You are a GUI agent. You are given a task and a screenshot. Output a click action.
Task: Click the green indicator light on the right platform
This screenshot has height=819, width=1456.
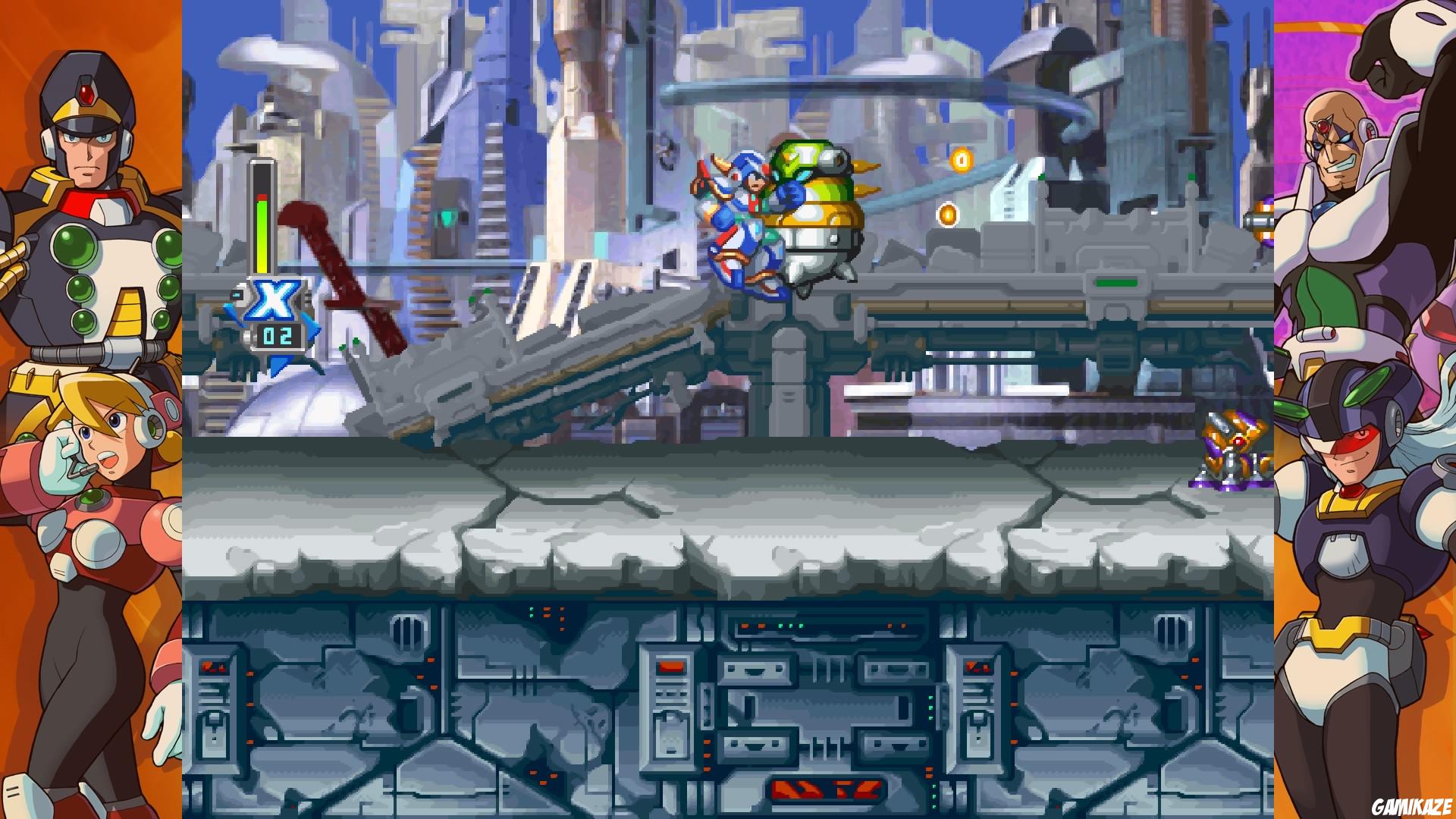click(x=1116, y=282)
